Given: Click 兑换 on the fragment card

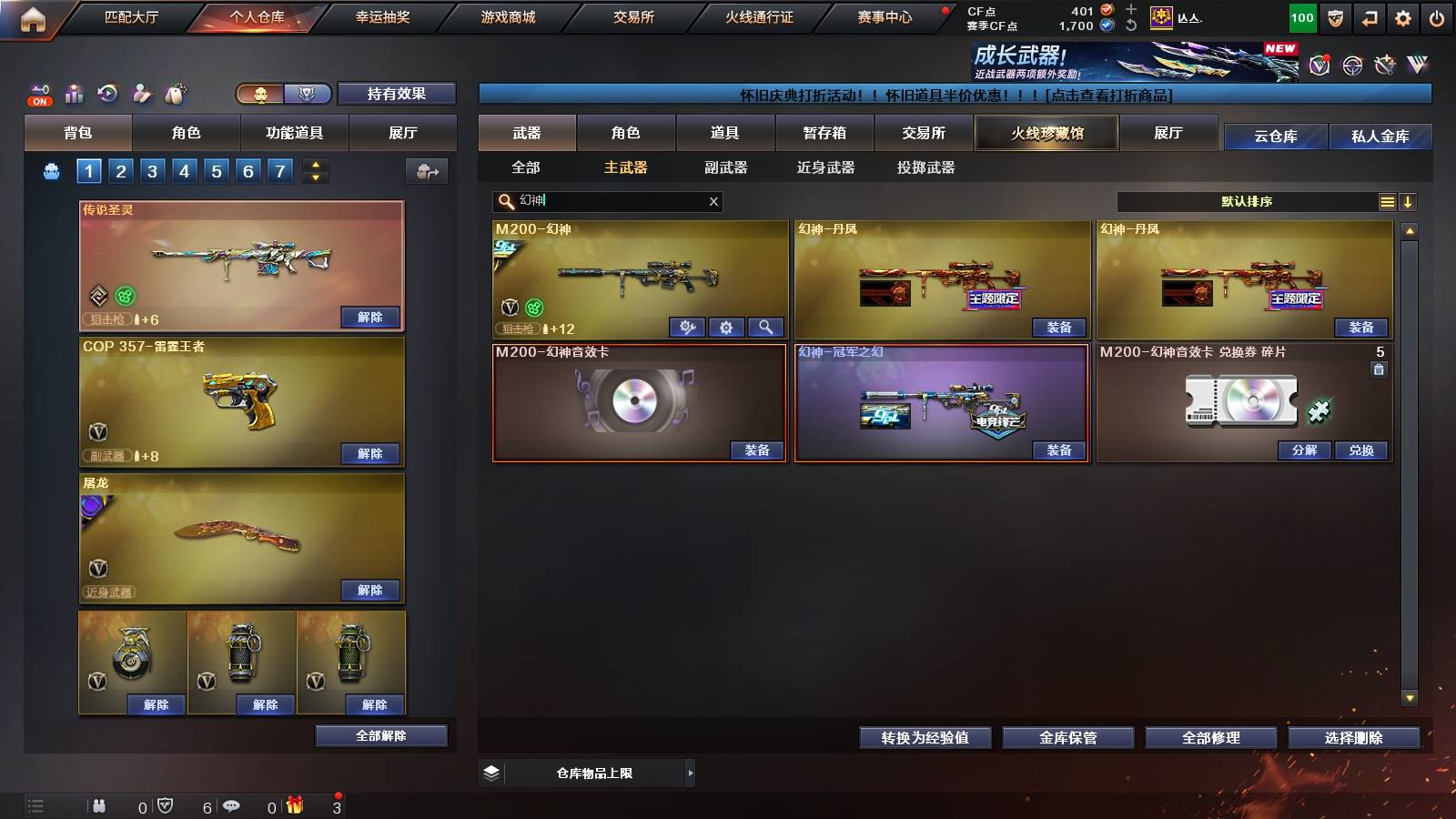Looking at the screenshot, I should (1361, 450).
